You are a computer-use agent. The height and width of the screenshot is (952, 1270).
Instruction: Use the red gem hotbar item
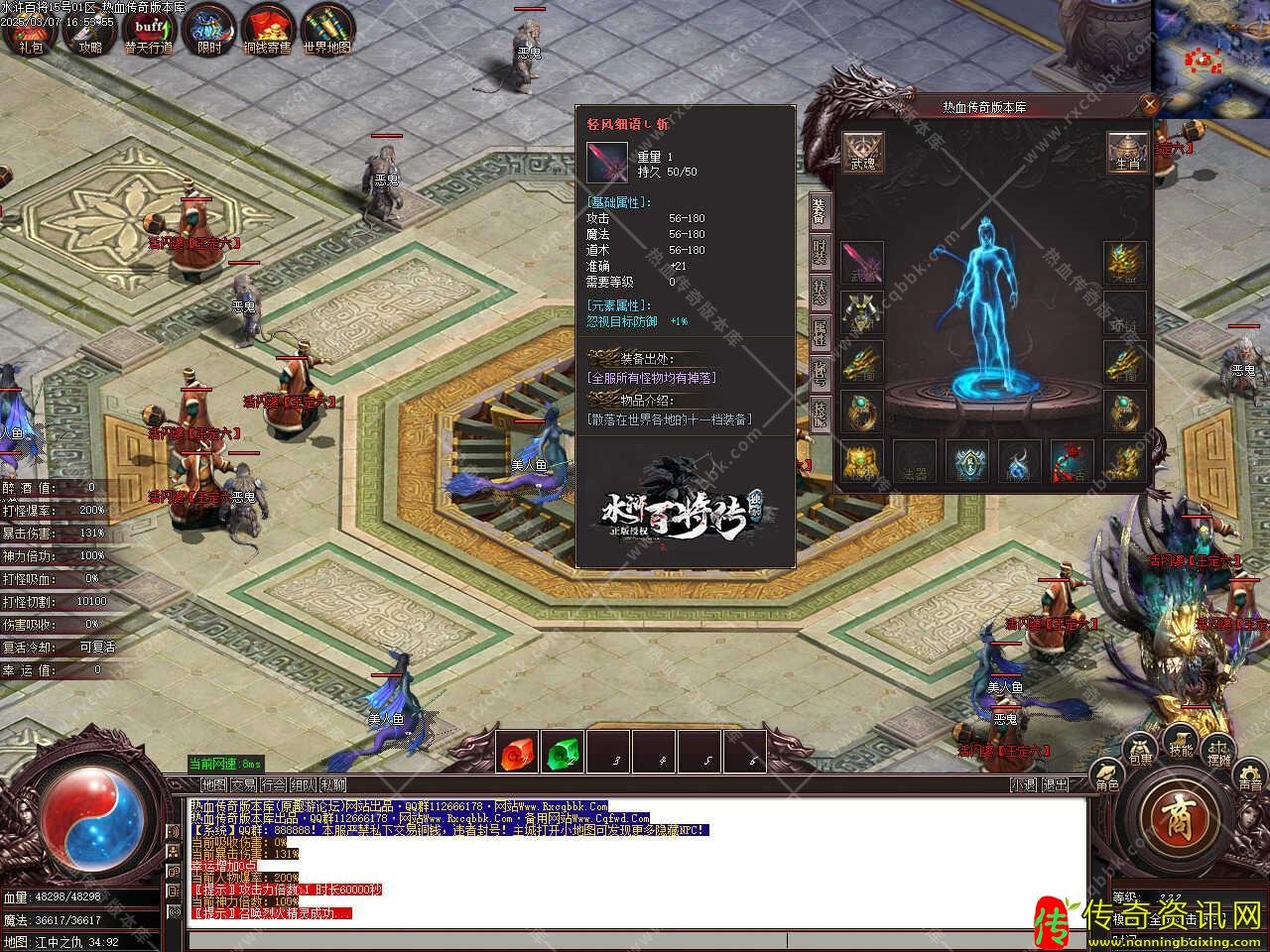[x=517, y=753]
